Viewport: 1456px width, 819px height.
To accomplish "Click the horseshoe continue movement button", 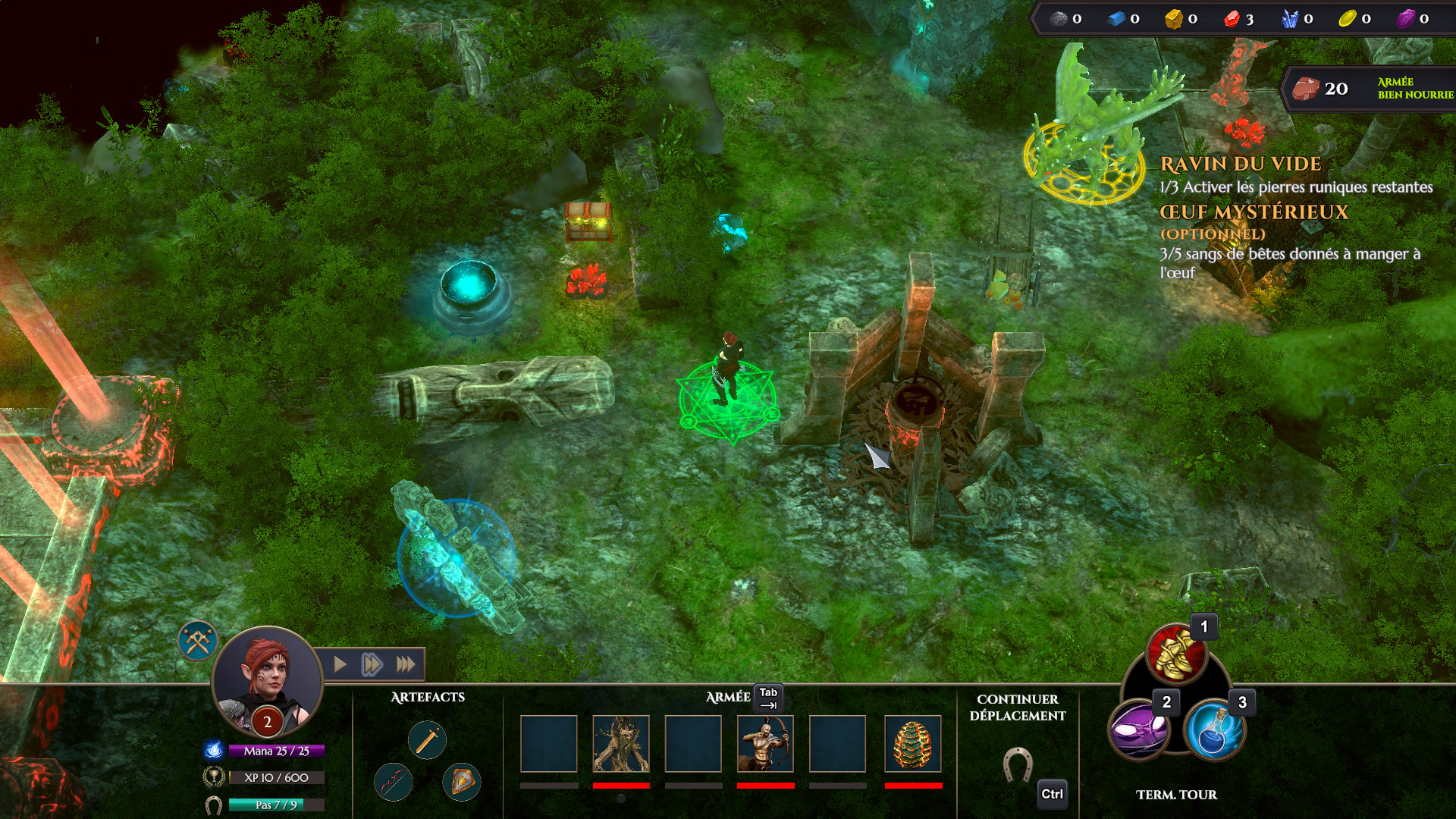I will pyautogui.click(x=1017, y=764).
